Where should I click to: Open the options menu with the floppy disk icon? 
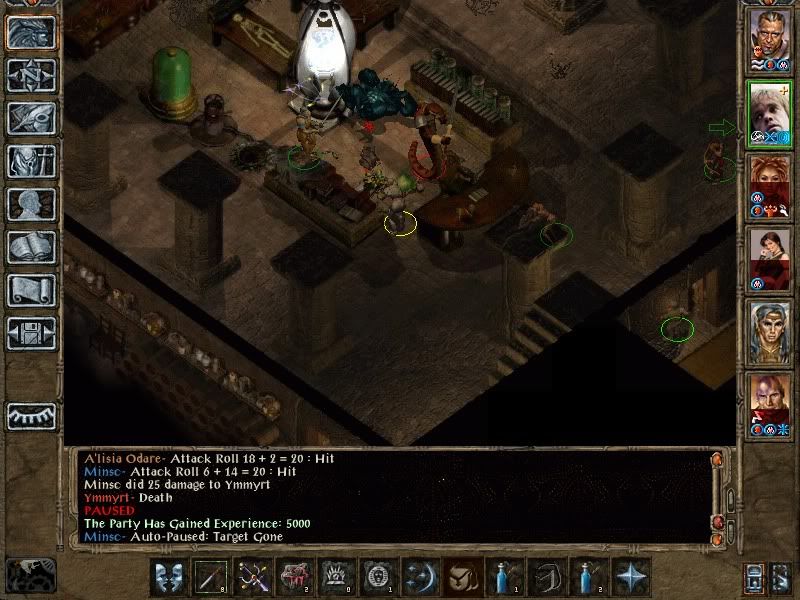(x=30, y=333)
